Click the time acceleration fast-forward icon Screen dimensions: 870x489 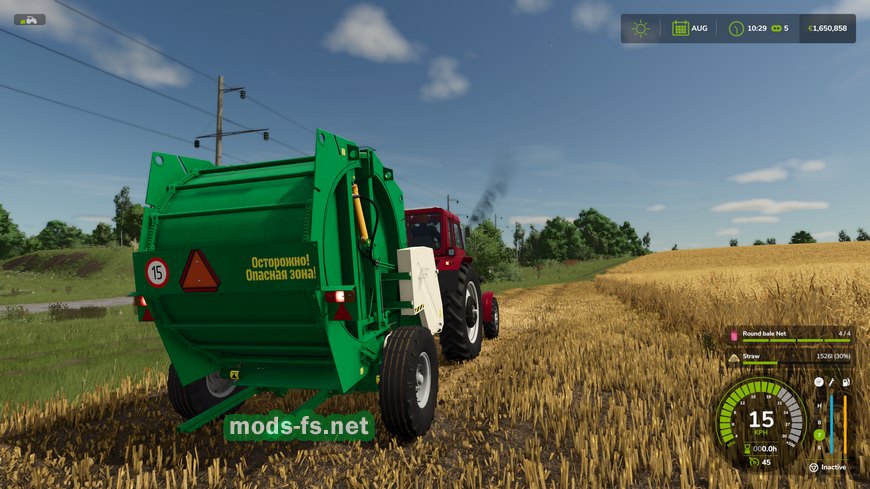[774, 28]
